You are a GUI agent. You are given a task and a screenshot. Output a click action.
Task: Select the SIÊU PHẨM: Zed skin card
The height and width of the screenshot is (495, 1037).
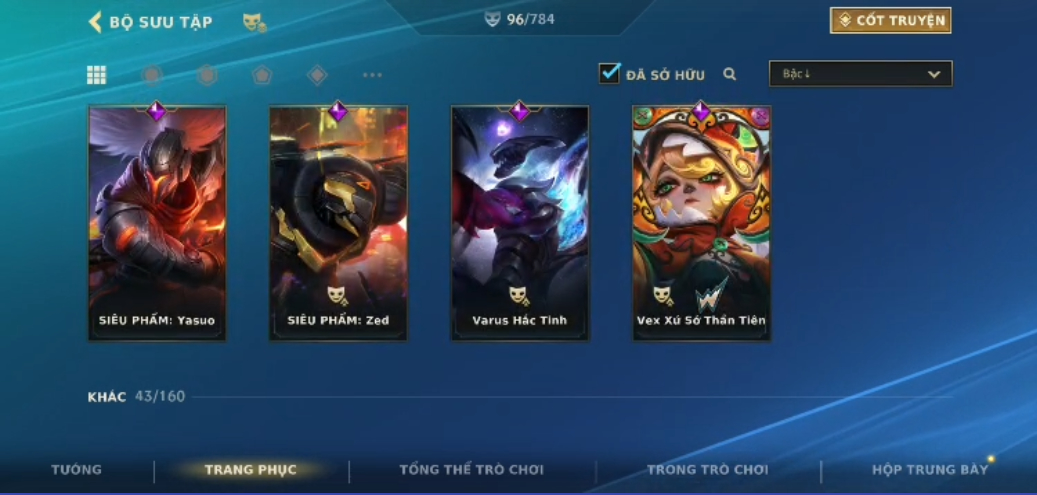pyautogui.click(x=338, y=223)
